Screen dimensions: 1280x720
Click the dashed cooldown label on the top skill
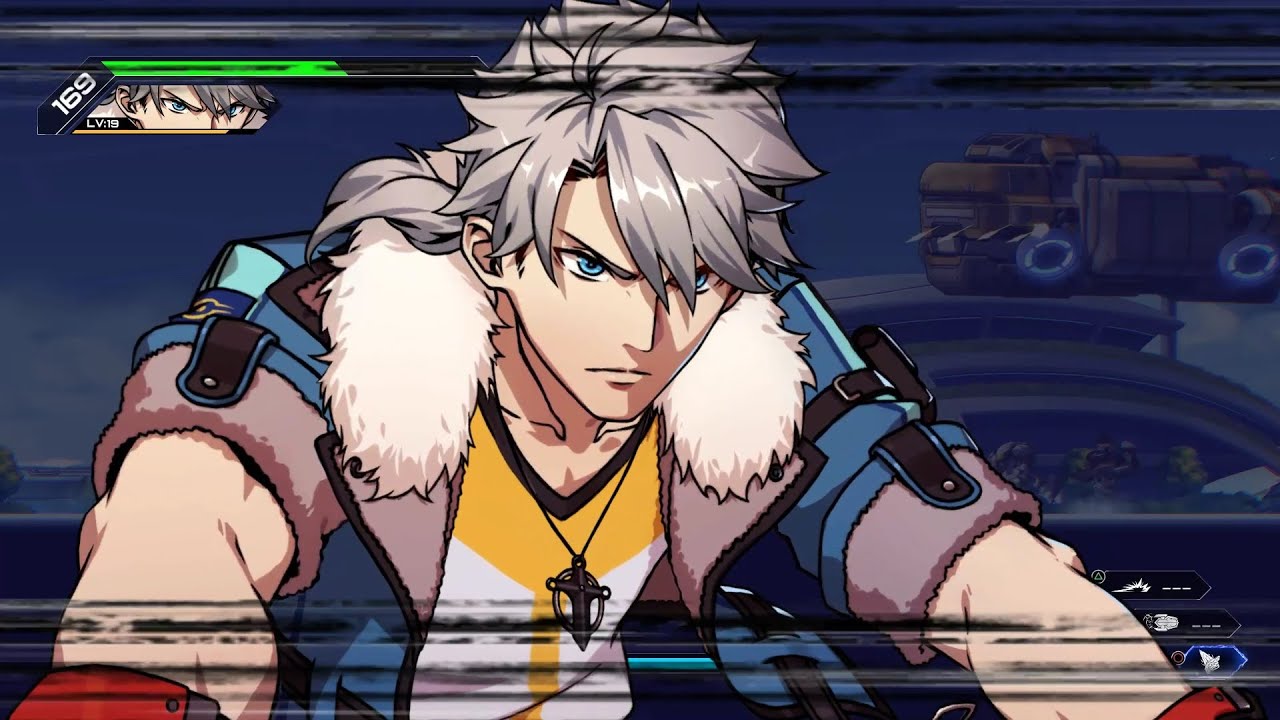pos(1177,588)
